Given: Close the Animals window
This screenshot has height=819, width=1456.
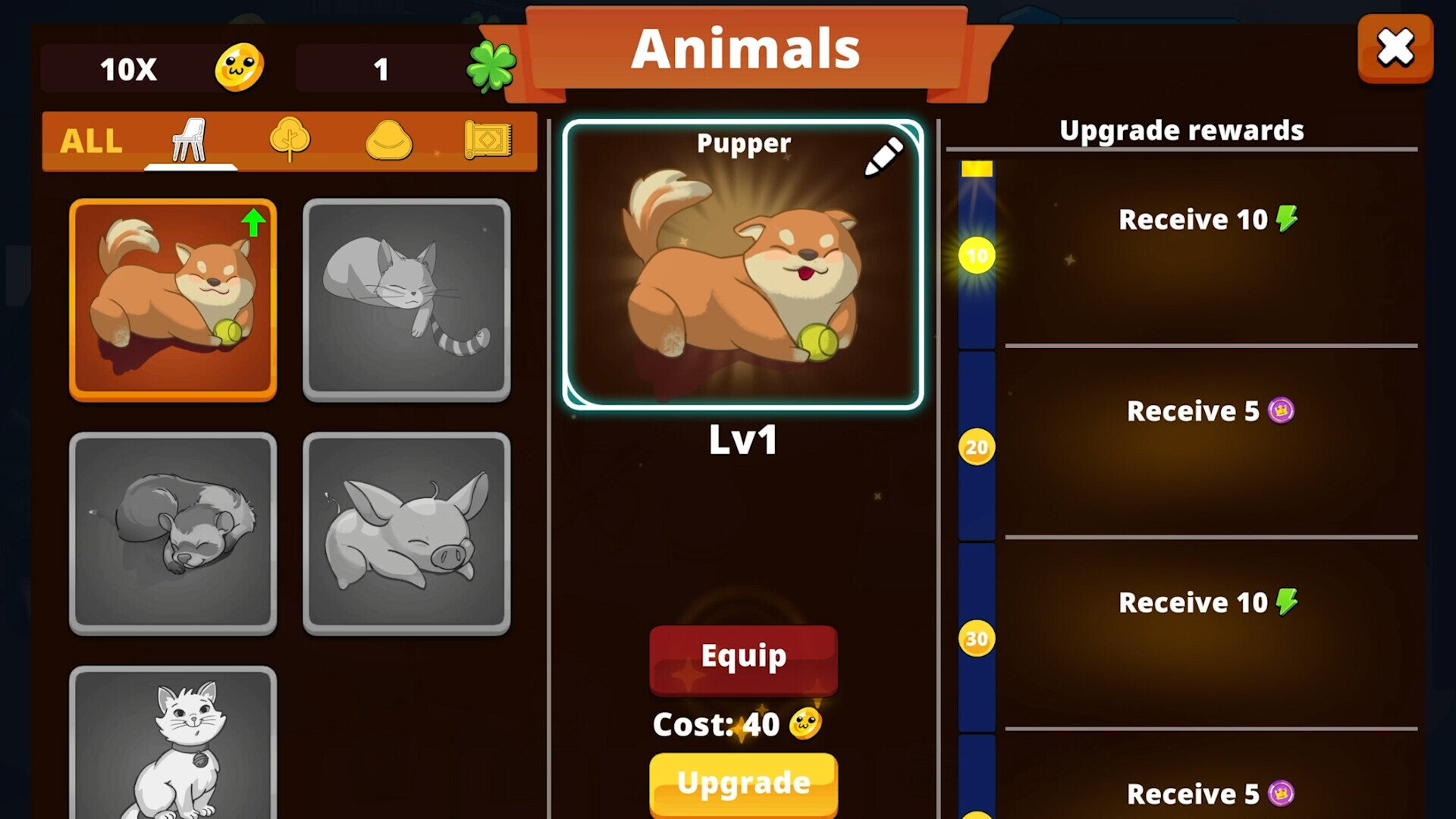Looking at the screenshot, I should pyautogui.click(x=1395, y=49).
